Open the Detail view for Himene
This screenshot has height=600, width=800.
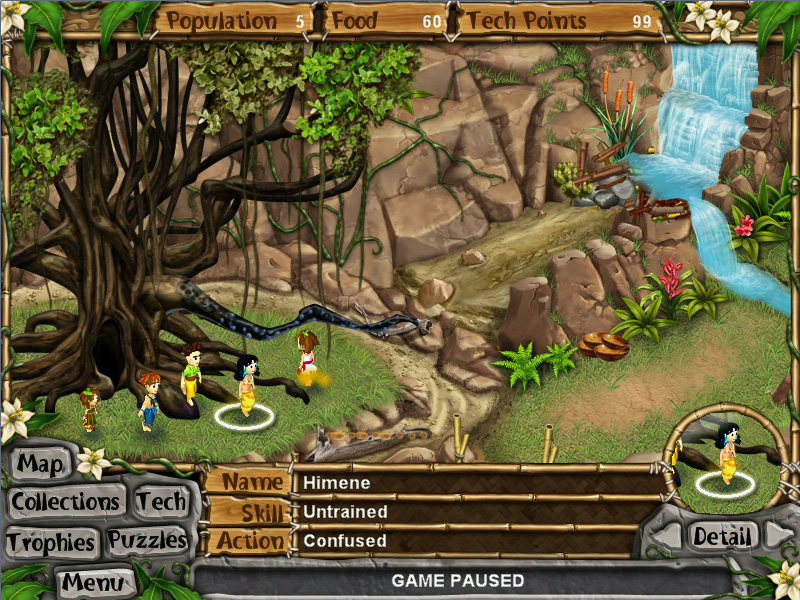(722, 535)
